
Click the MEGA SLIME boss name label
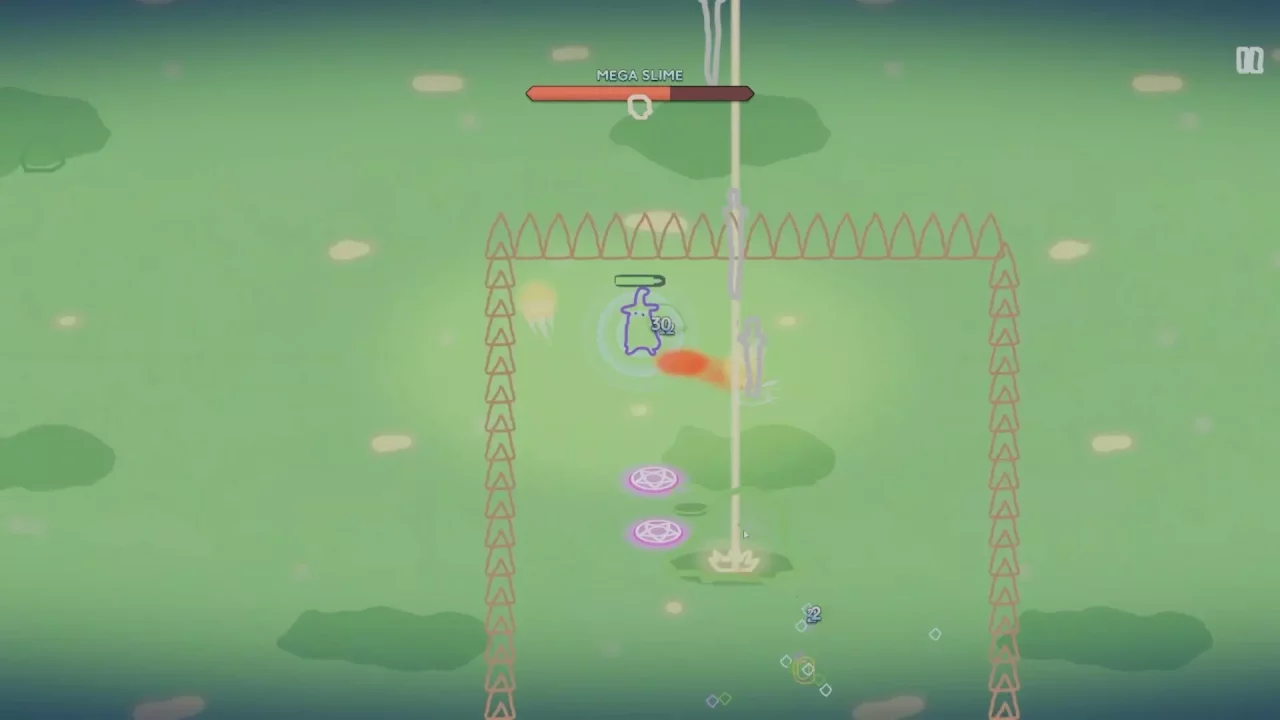tap(640, 75)
